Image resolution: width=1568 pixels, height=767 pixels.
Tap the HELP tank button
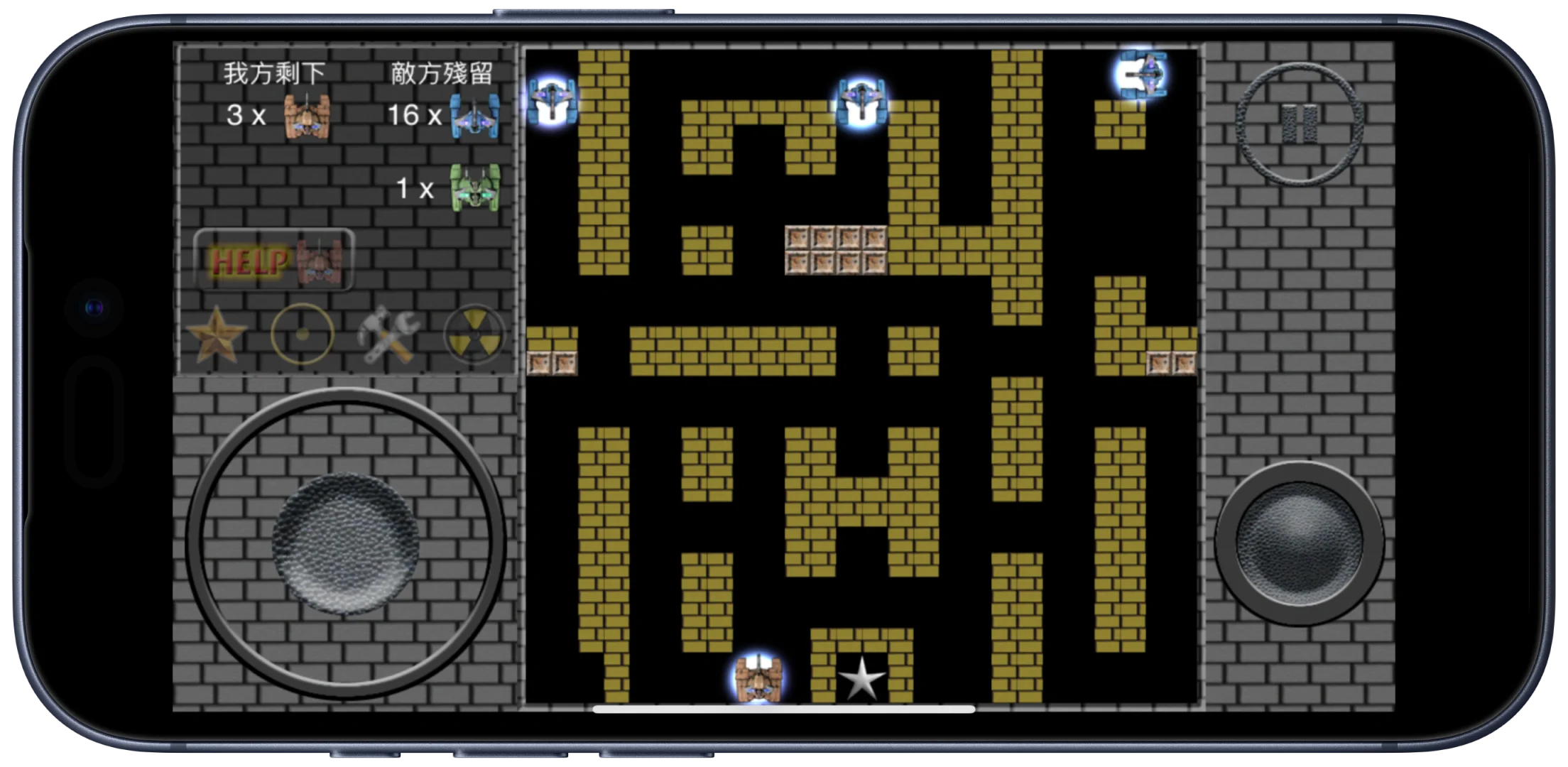tap(274, 261)
